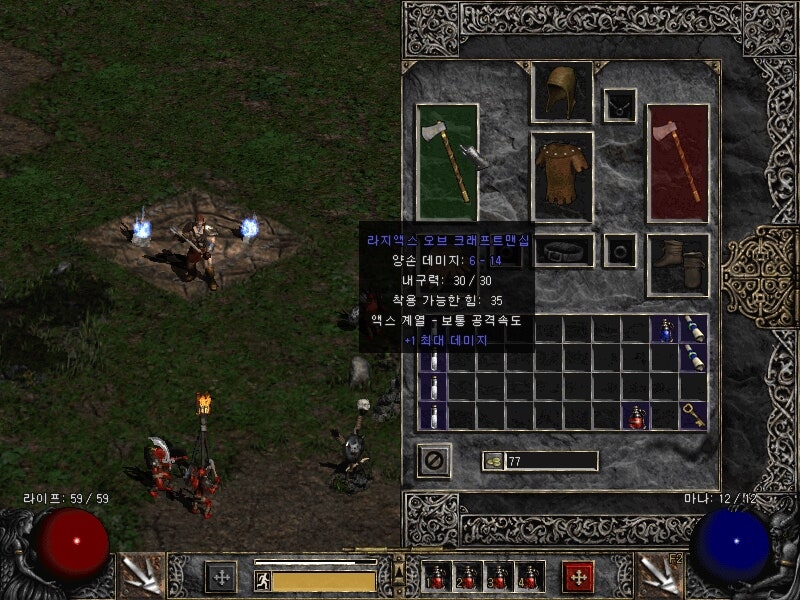Click the red-tinted right-hand axe slot
This screenshot has height=600, width=800.
[x=677, y=161]
